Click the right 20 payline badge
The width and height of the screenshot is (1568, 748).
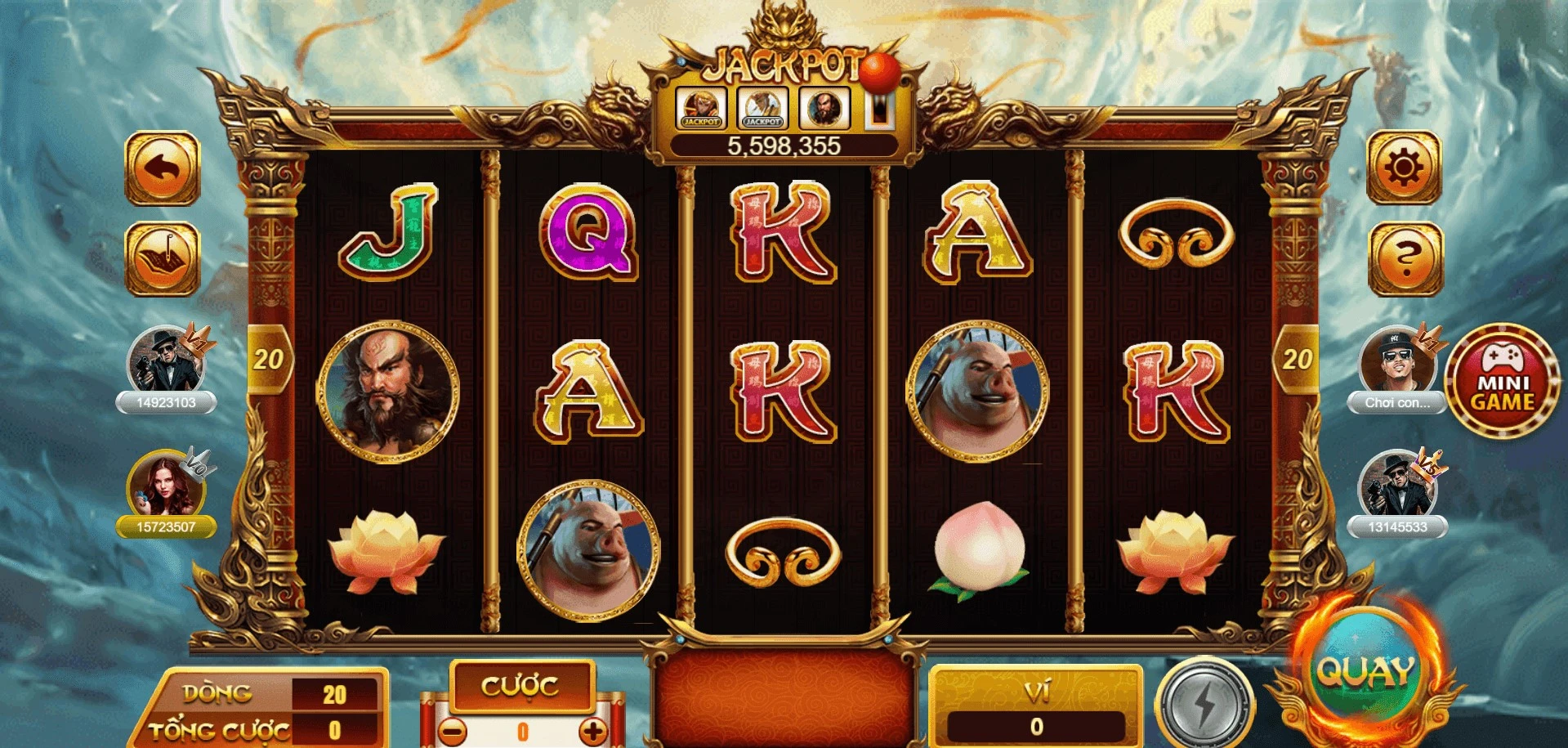pyautogui.click(x=1296, y=359)
